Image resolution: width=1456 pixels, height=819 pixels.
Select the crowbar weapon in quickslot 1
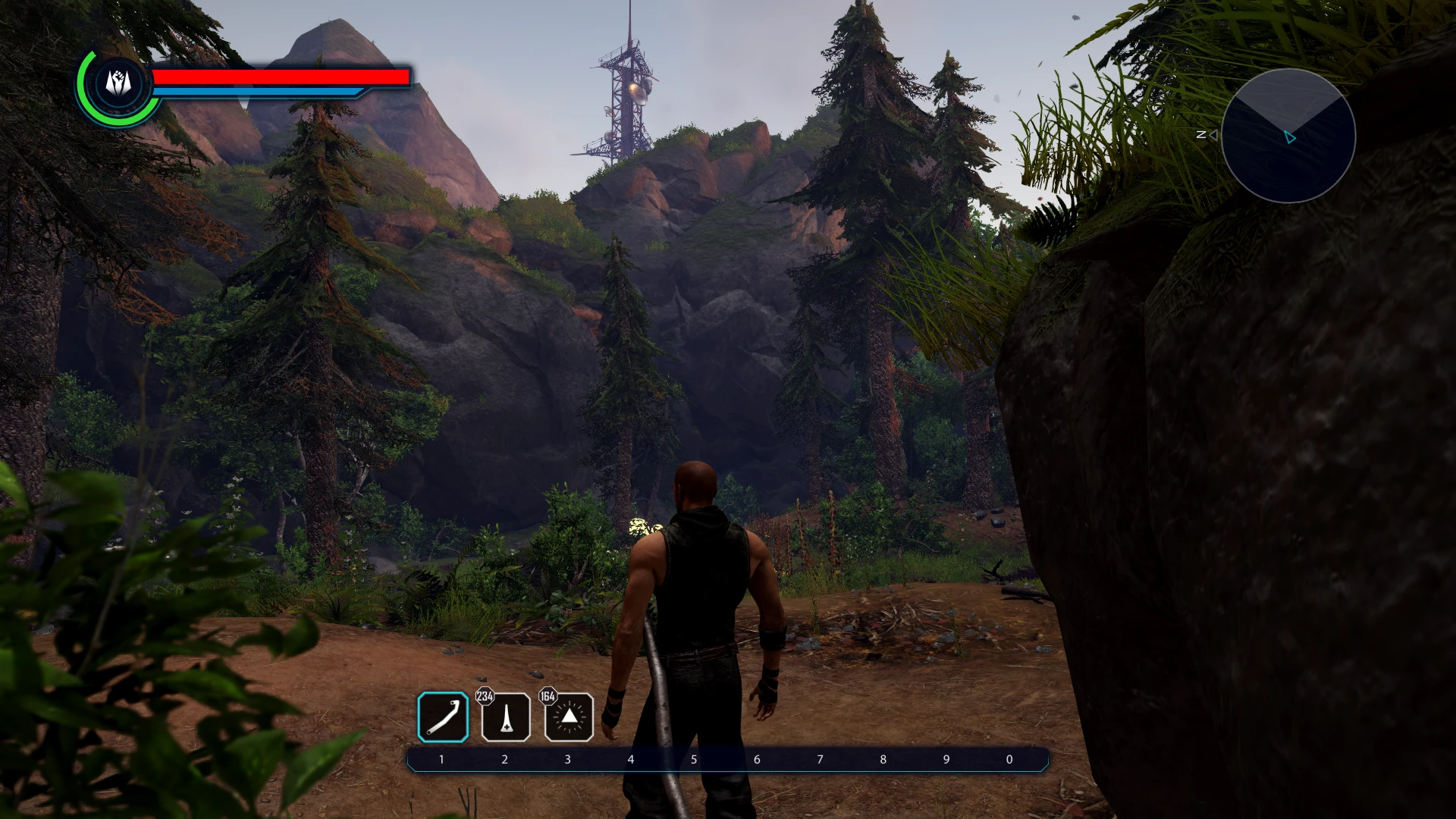point(443,717)
